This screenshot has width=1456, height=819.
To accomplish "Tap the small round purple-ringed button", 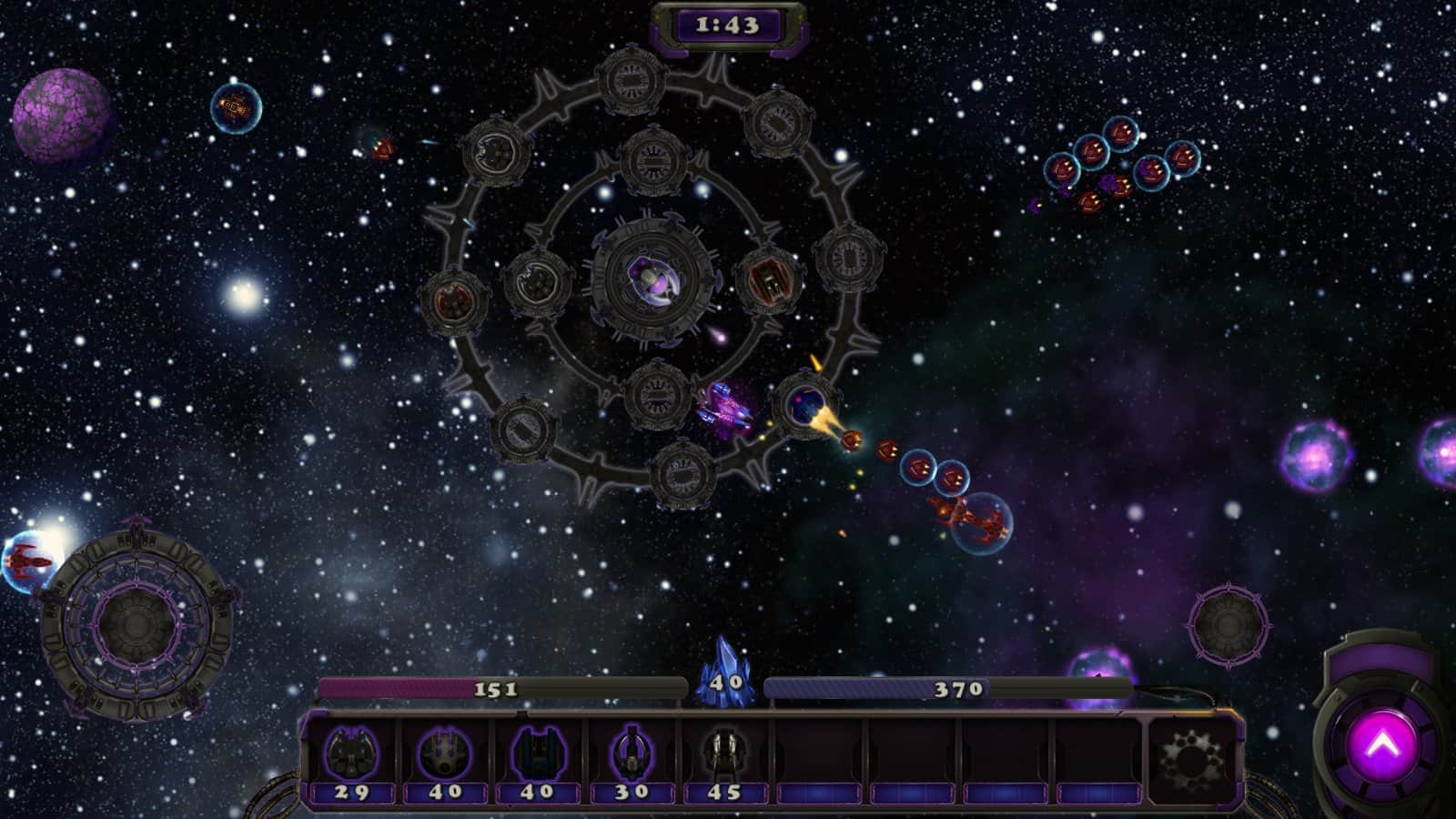I will pyautogui.click(x=1228, y=625).
